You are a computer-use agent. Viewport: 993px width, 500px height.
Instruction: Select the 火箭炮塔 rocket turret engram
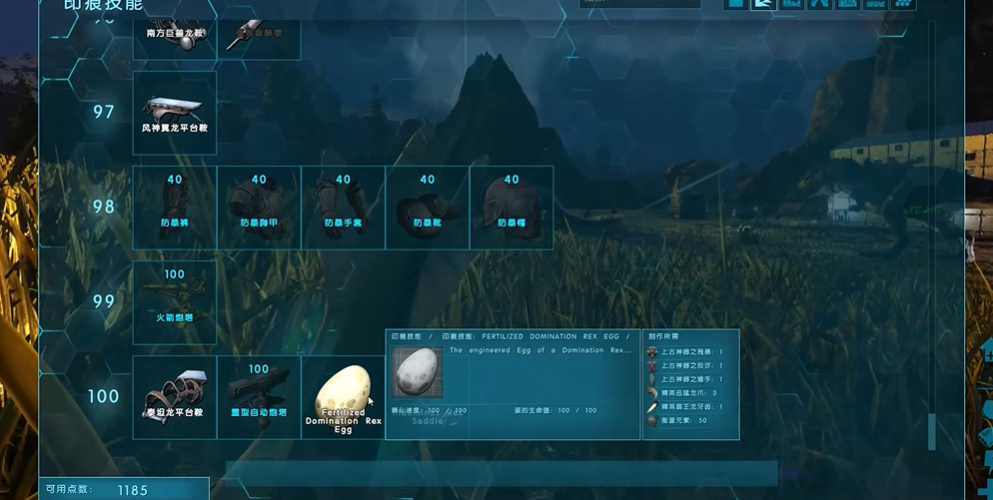[x=174, y=302]
